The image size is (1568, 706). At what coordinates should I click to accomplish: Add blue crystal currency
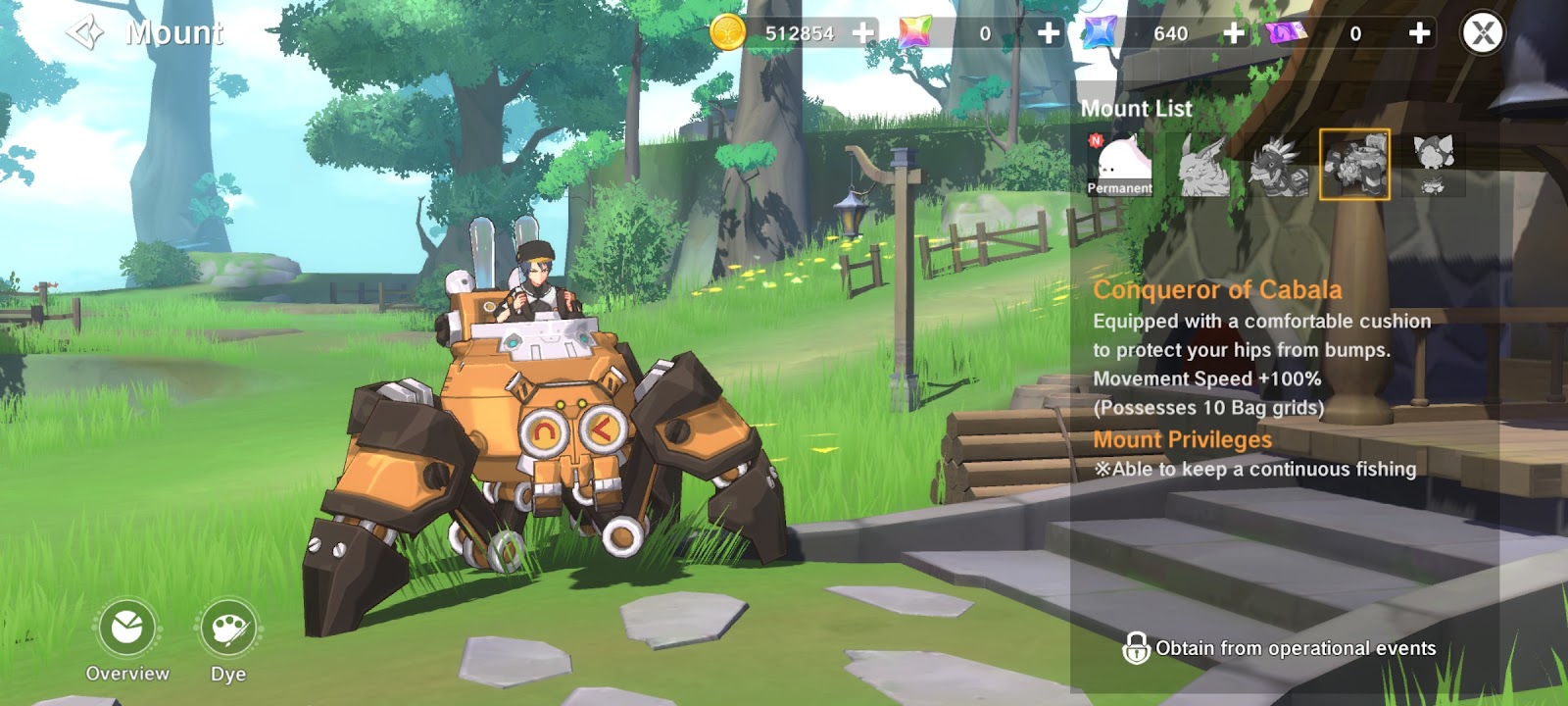pyautogui.click(x=1233, y=33)
